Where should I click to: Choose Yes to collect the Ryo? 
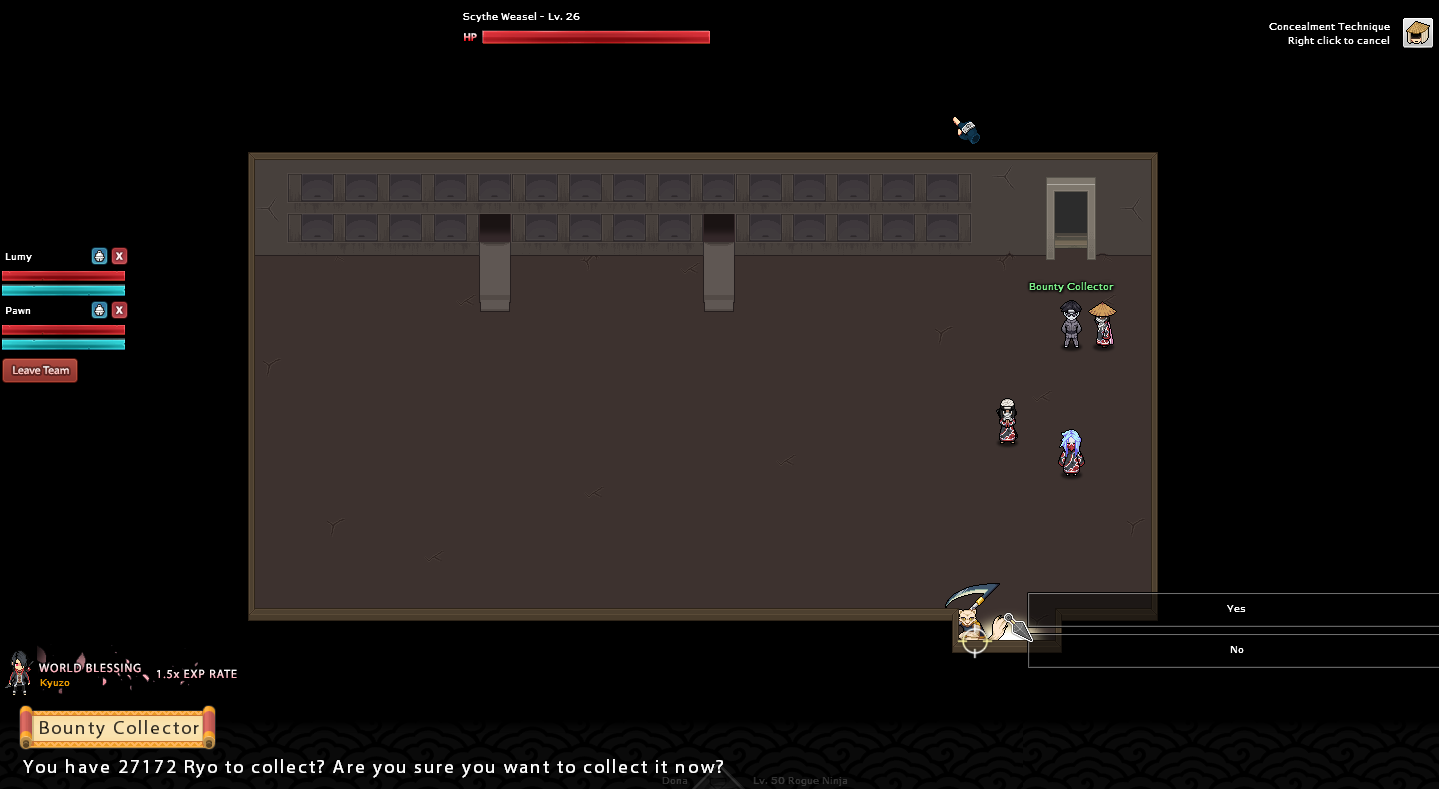tap(1235, 609)
